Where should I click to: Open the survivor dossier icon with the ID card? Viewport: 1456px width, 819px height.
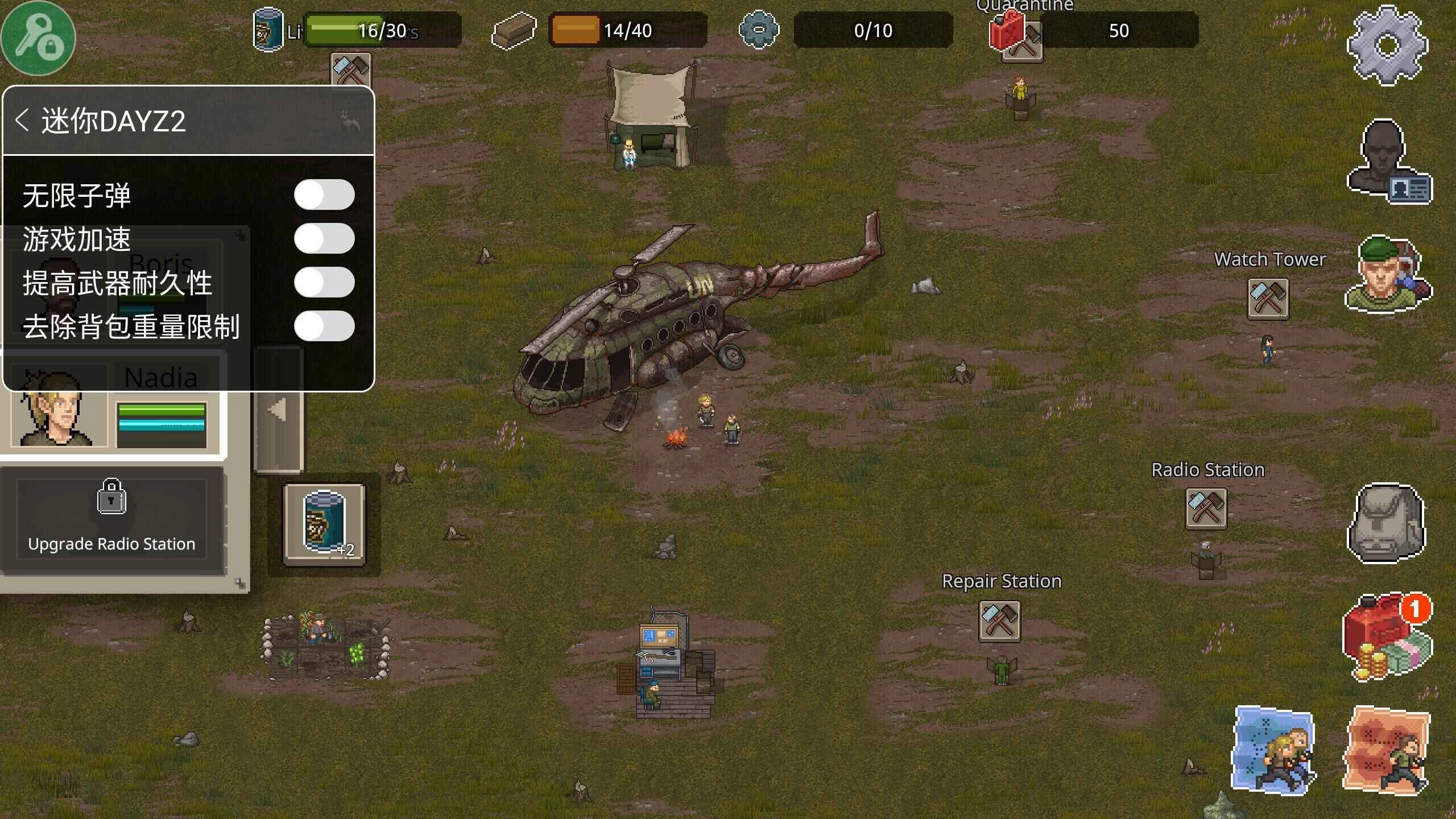[1387, 165]
